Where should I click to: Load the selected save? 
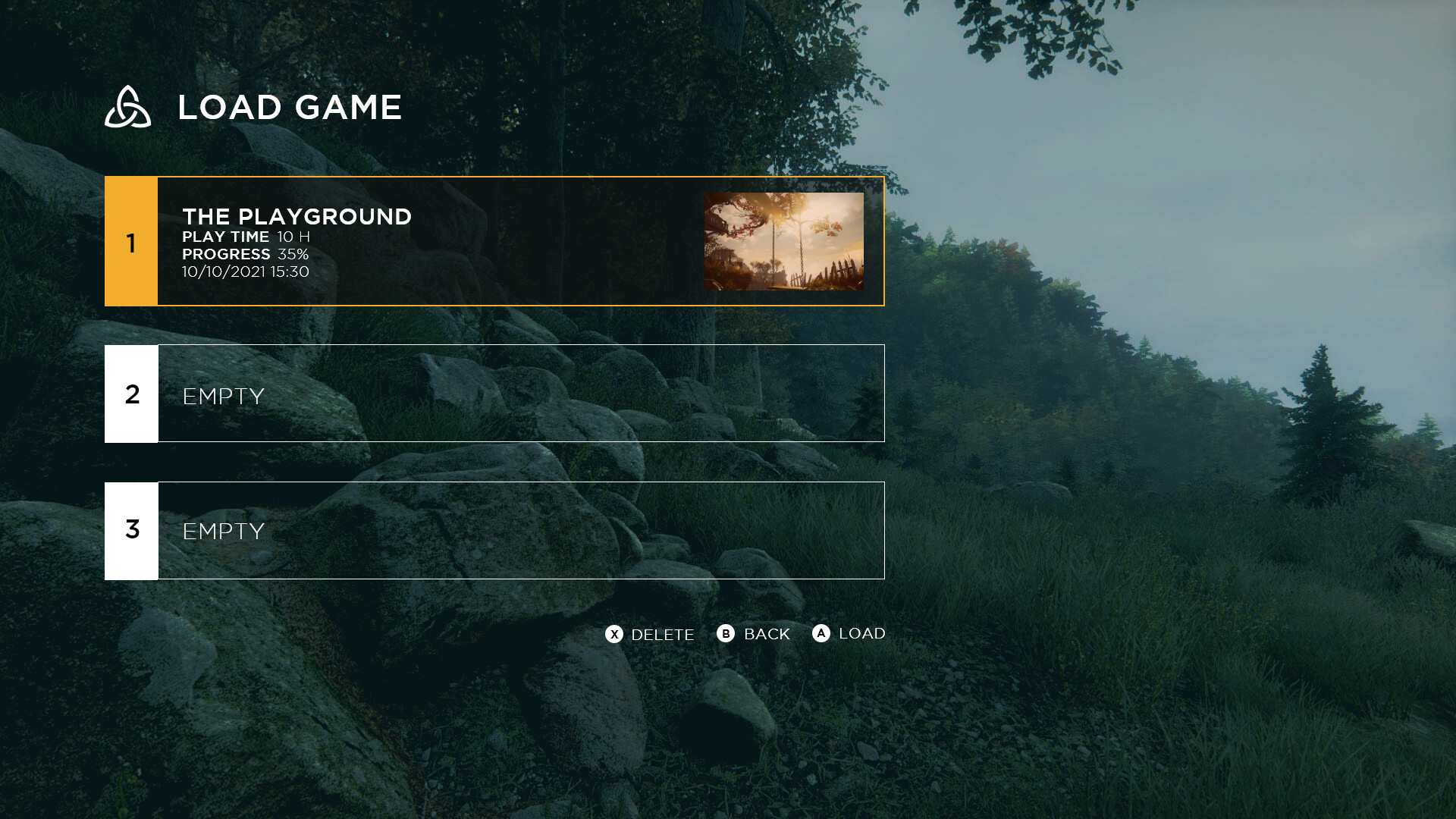tap(849, 633)
